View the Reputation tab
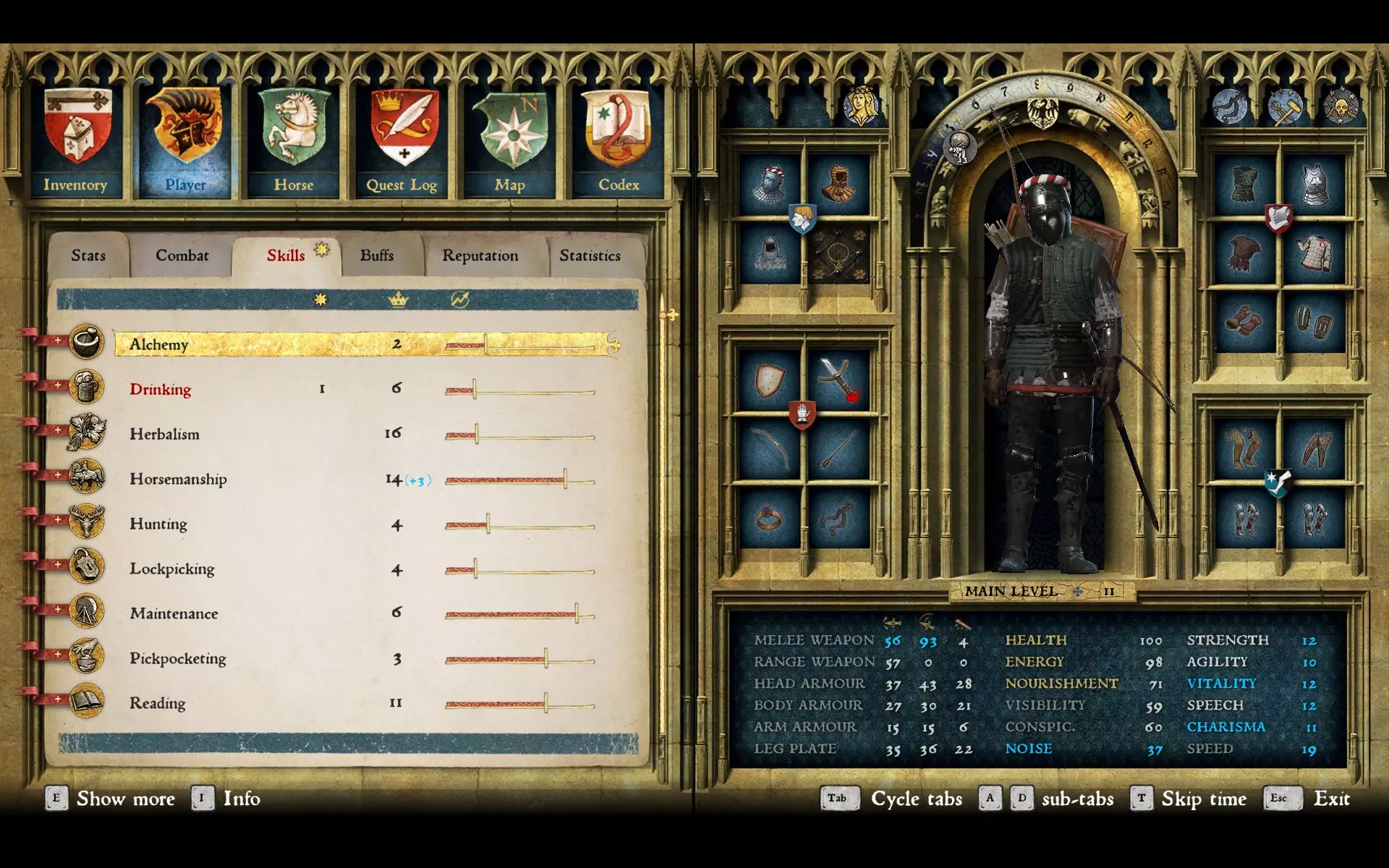The image size is (1389, 868). coord(480,255)
